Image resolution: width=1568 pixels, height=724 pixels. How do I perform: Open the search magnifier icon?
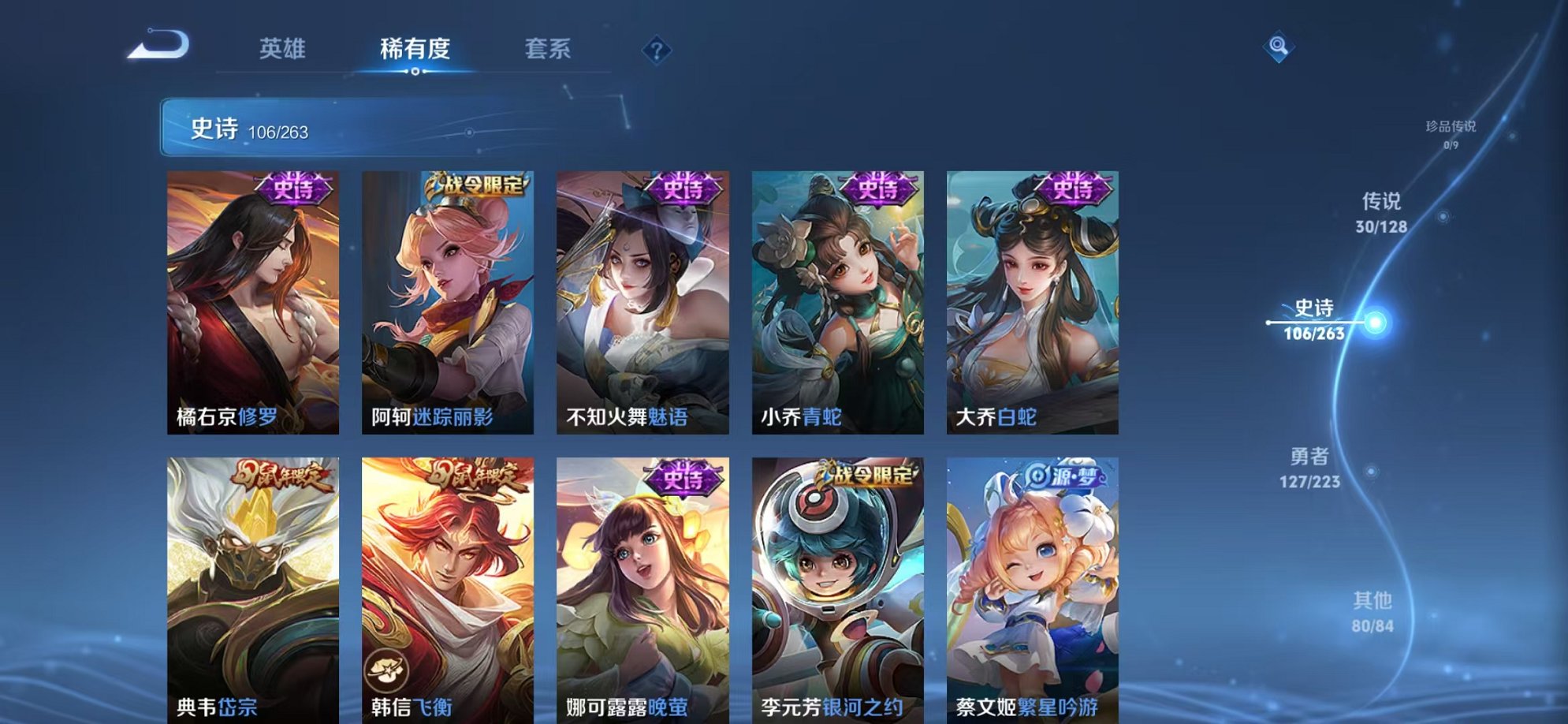tap(1277, 47)
